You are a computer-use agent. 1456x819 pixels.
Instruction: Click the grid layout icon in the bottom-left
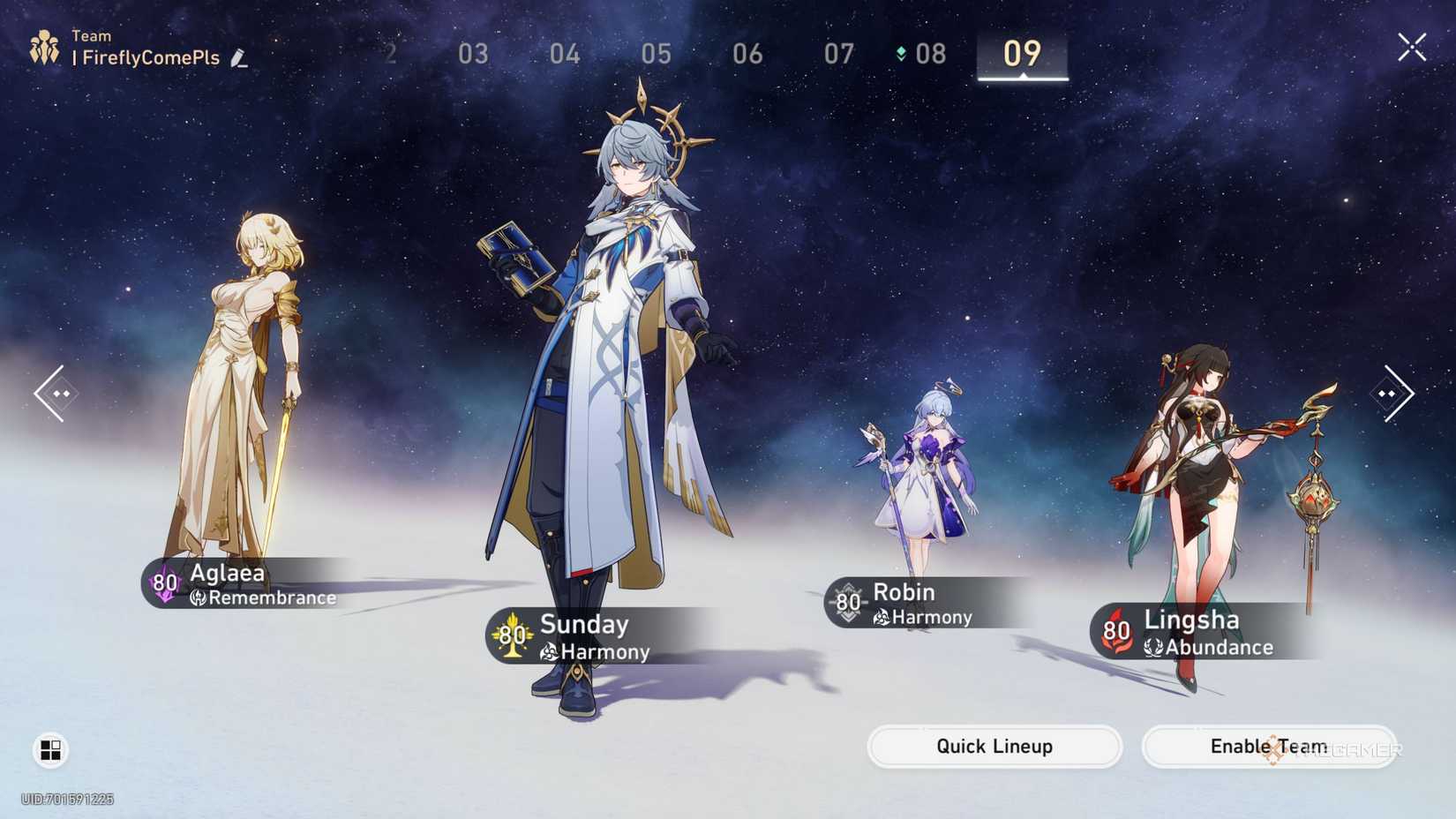click(49, 749)
